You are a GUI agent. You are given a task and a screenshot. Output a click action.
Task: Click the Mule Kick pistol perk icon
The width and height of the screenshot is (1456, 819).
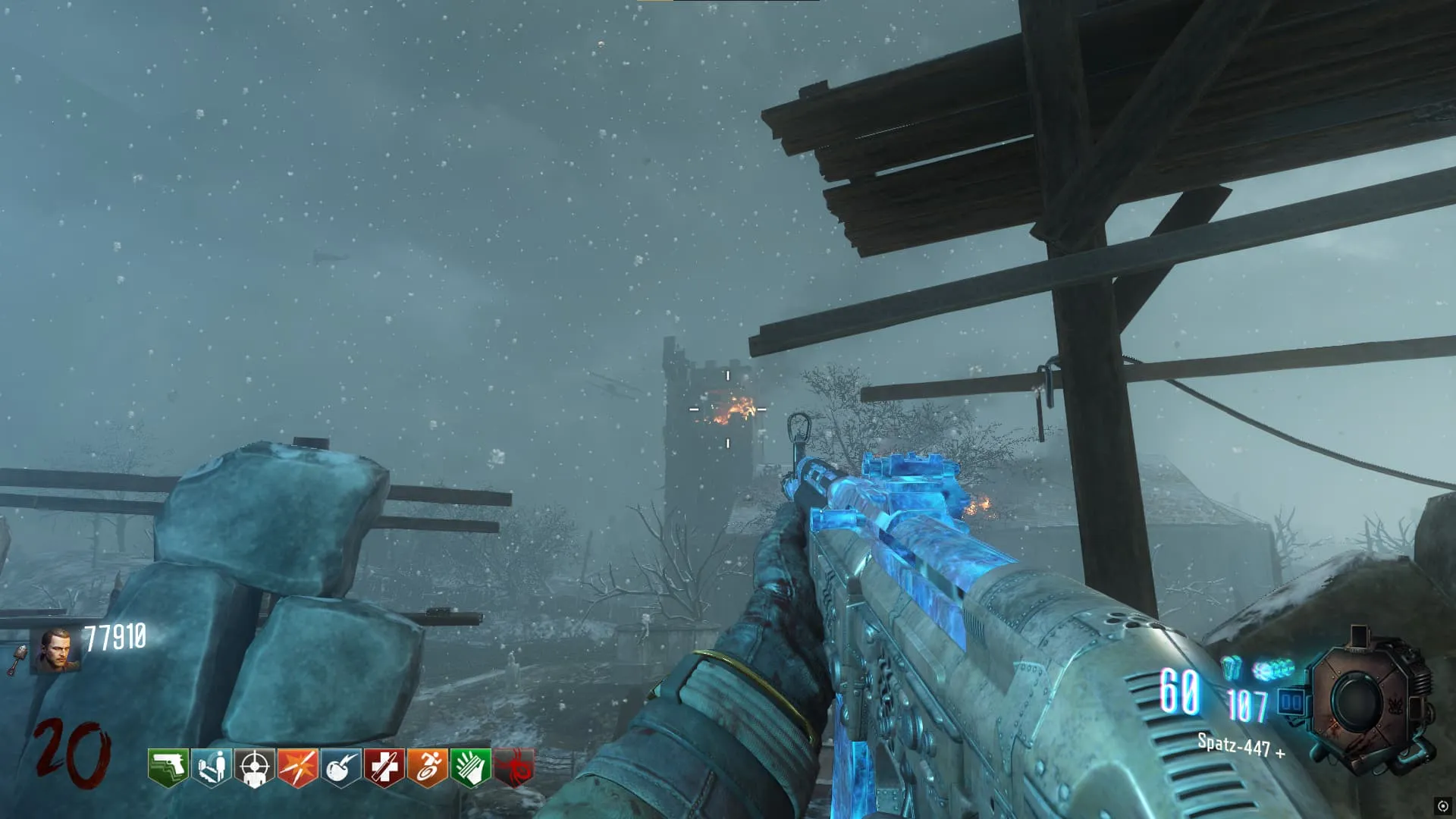pyautogui.click(x=168, y=767)
